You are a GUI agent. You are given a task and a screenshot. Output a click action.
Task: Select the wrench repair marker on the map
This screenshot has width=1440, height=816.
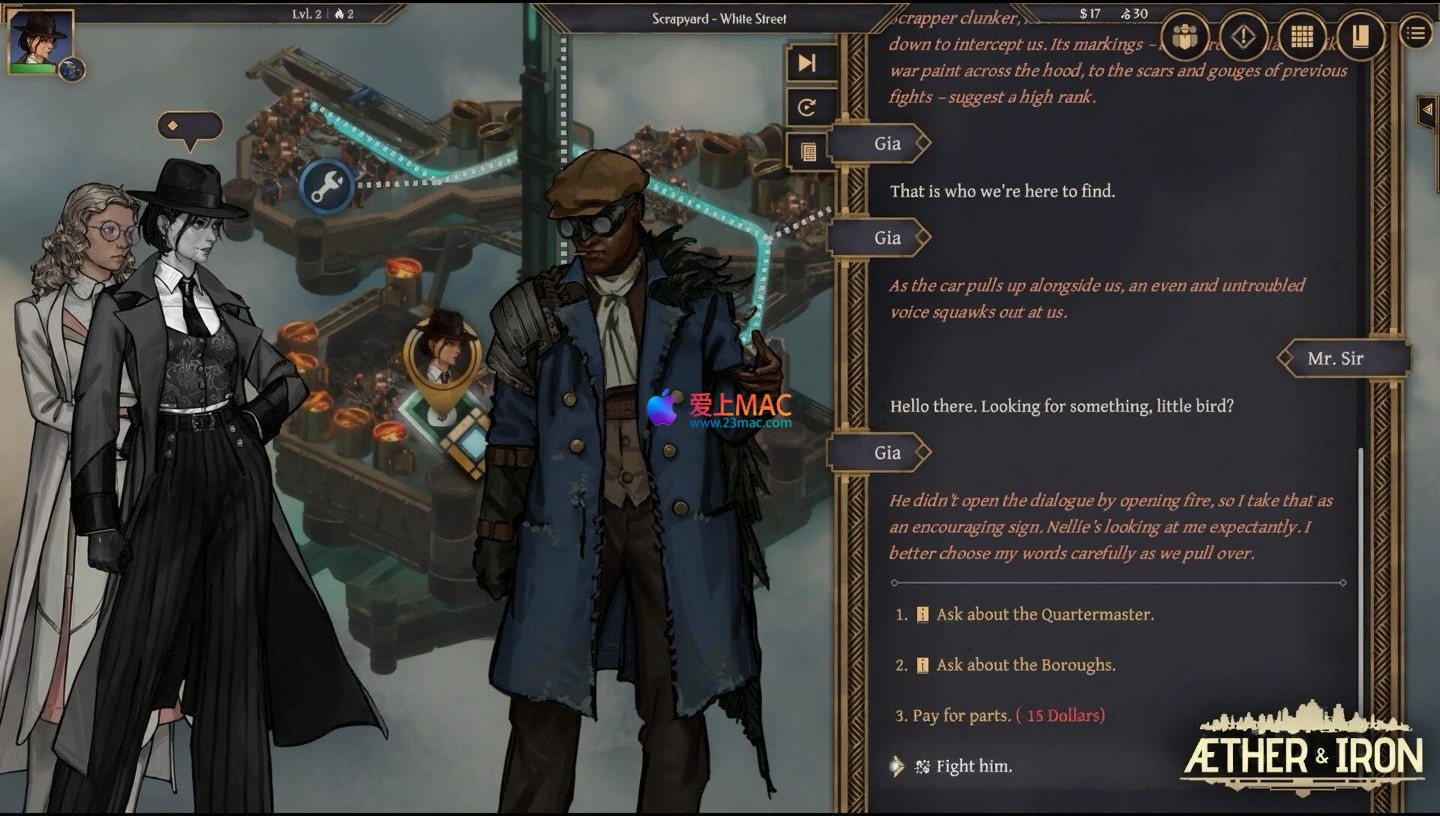326,186
